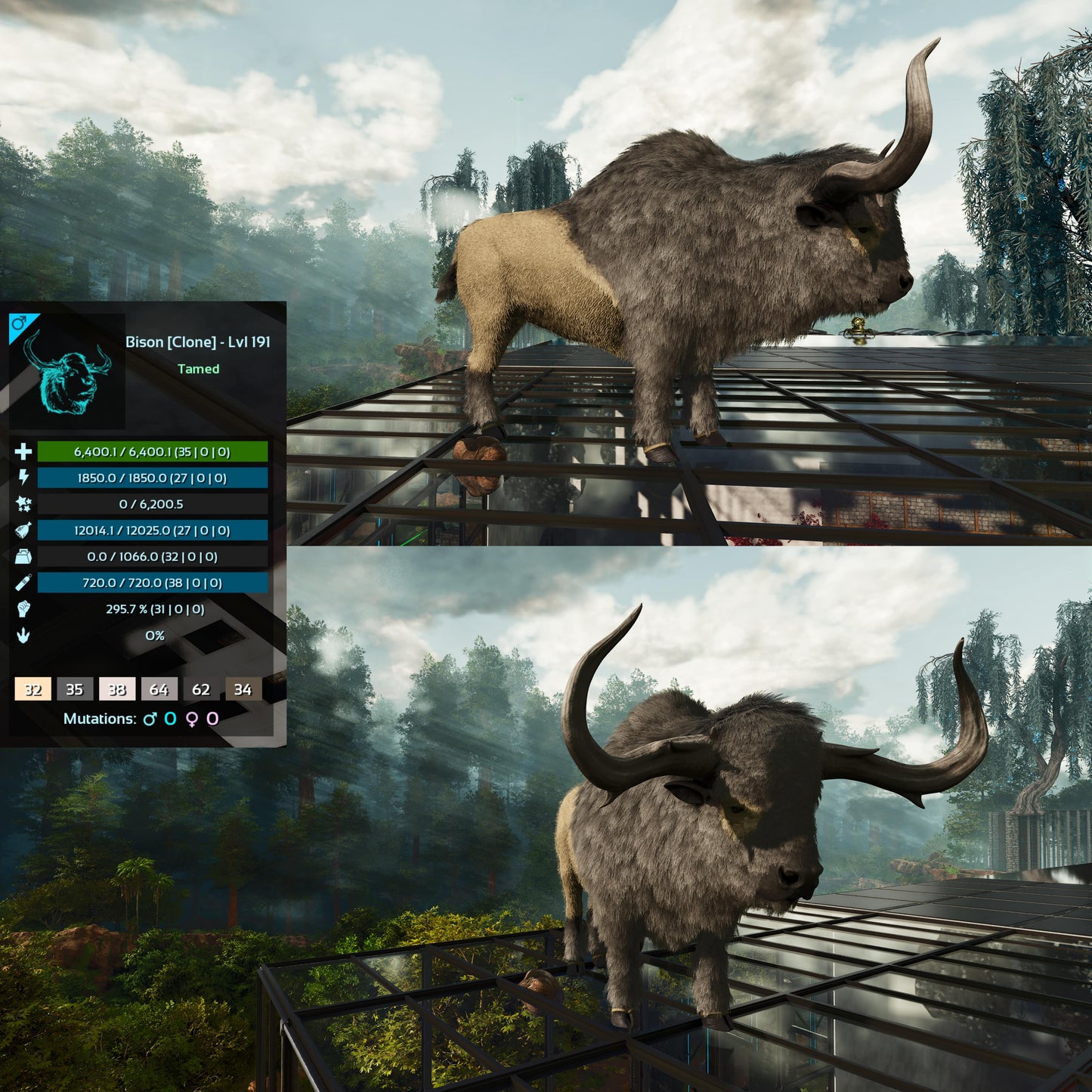This screenshot has height=1092, width=1092.
Task: Click the male gender icon on portrait
Action: point(19,323)
